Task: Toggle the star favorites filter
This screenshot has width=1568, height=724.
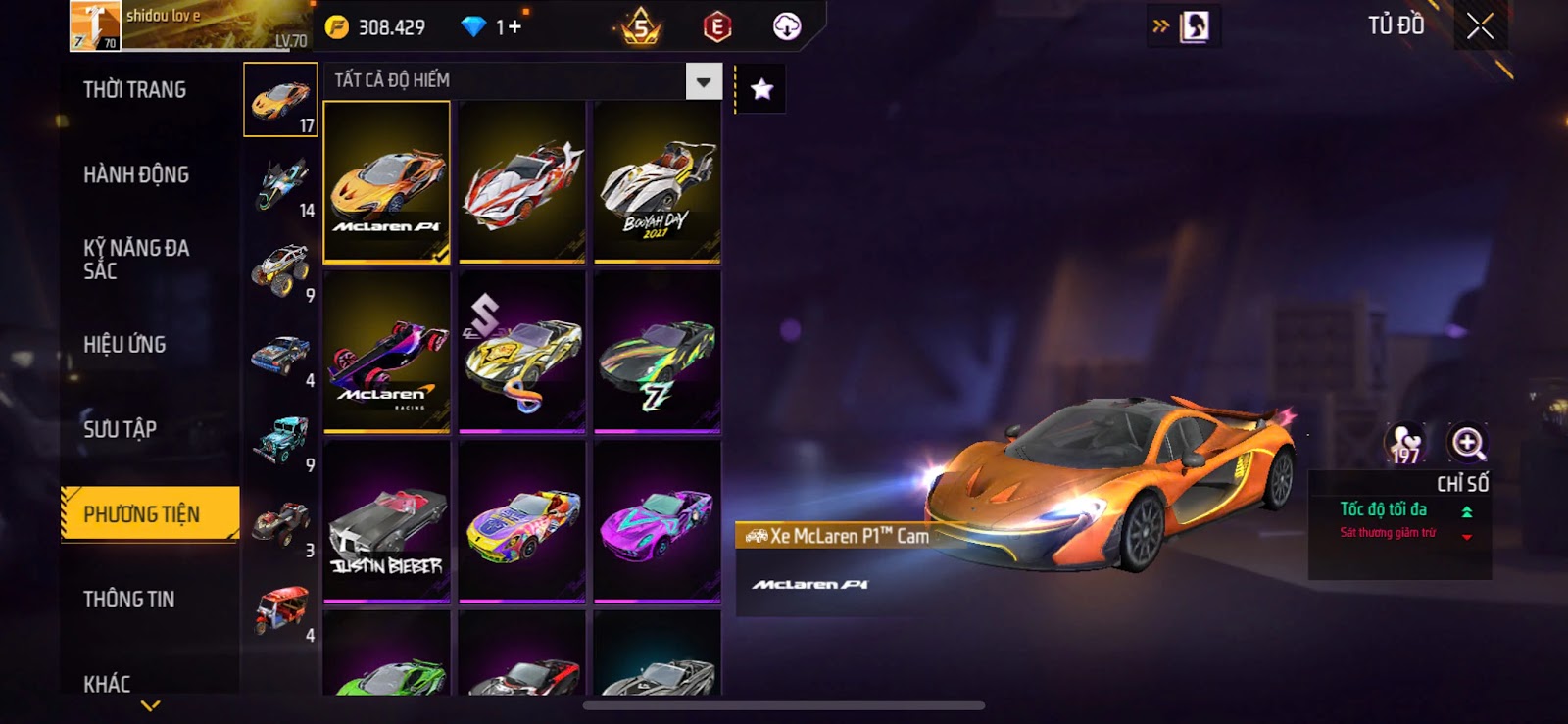Action: [x=761, y=90]
